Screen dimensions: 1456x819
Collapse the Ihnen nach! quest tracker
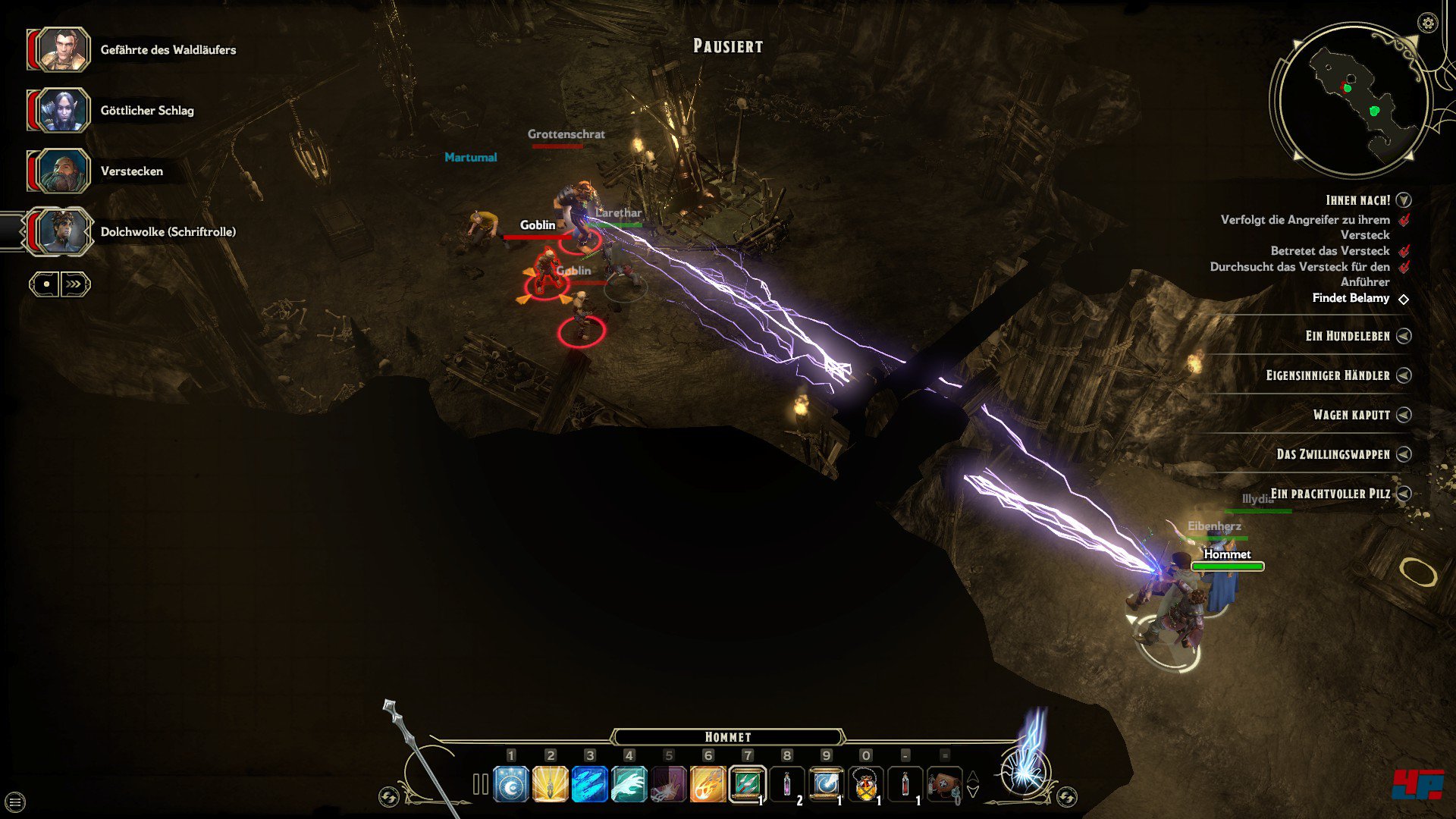click(1404, 200)
